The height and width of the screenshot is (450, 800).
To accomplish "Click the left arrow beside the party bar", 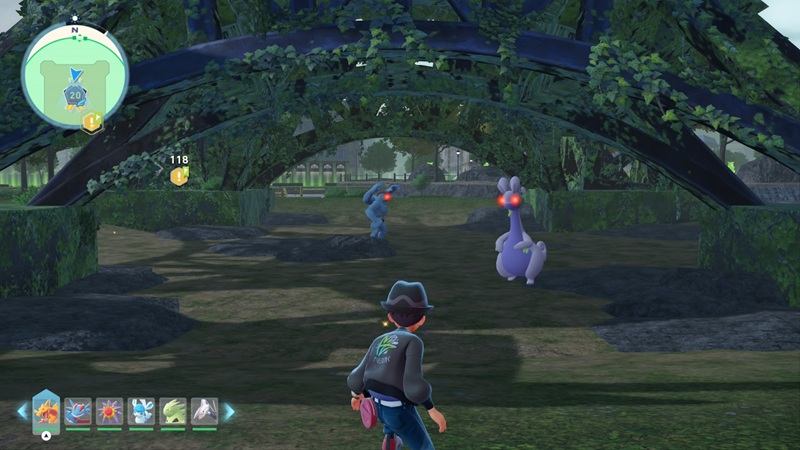I will (22, 411).
